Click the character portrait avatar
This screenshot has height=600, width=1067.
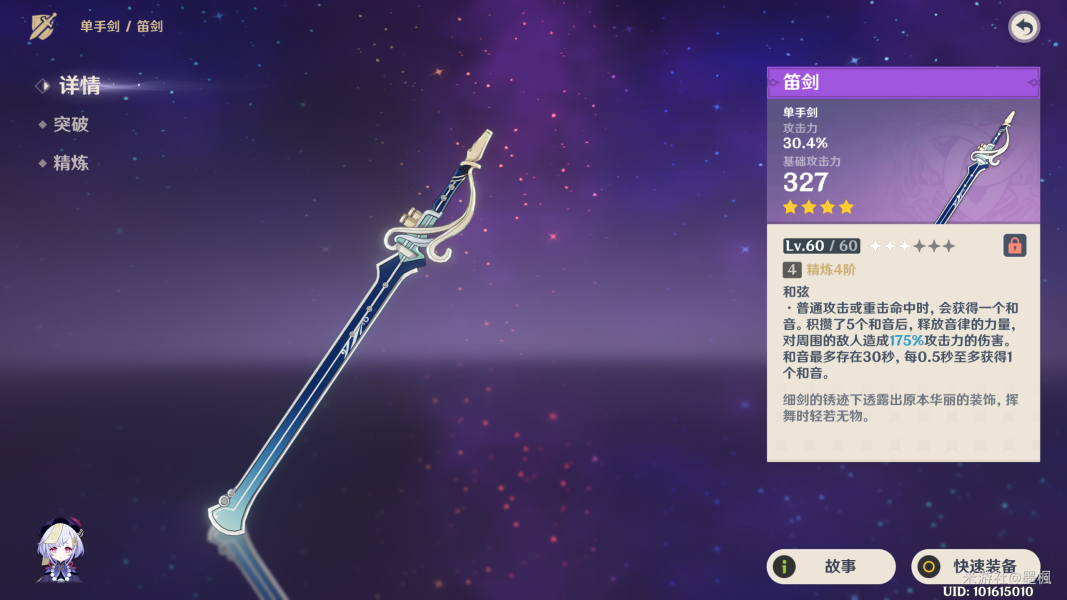tap(60, 550)
